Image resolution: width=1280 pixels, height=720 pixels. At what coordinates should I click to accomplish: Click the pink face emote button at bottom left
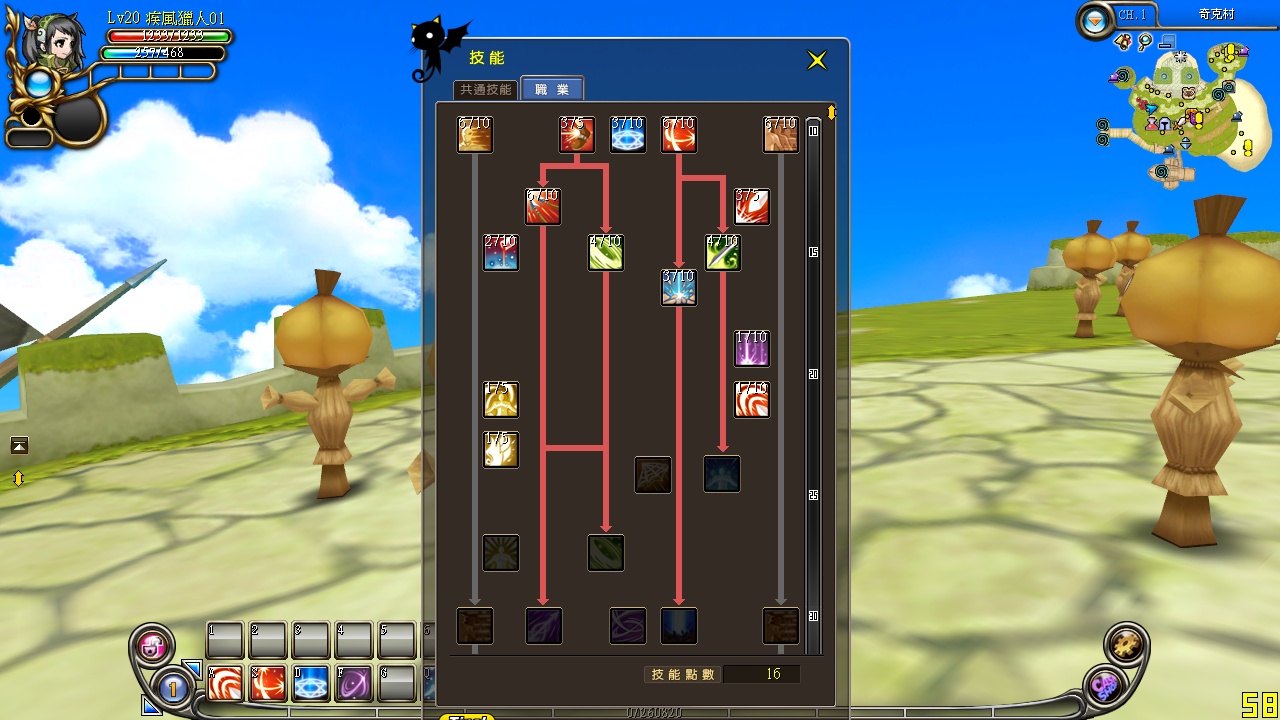coord(152,646)
